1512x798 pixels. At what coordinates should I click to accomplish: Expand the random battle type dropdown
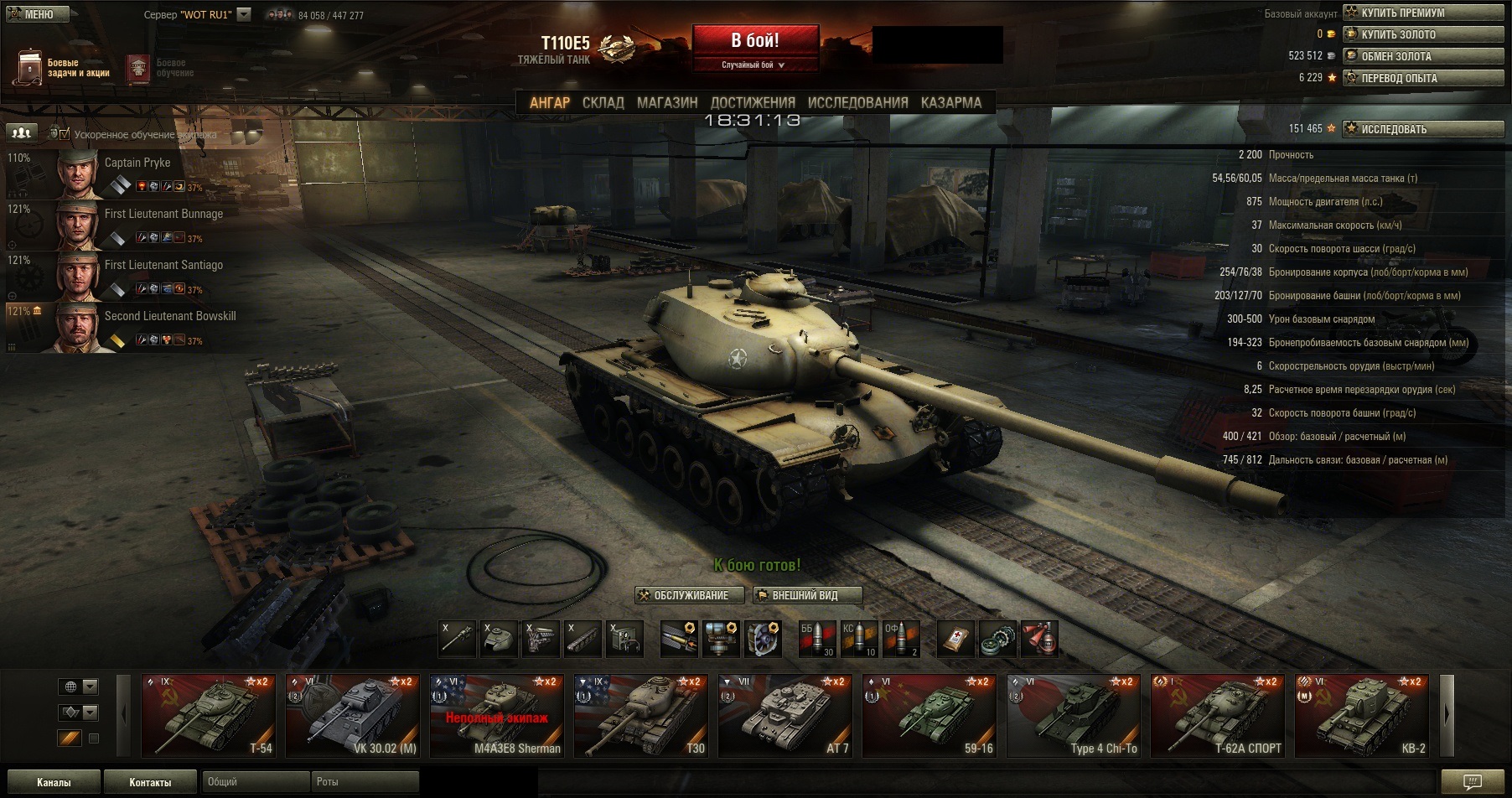click(754, 65)
